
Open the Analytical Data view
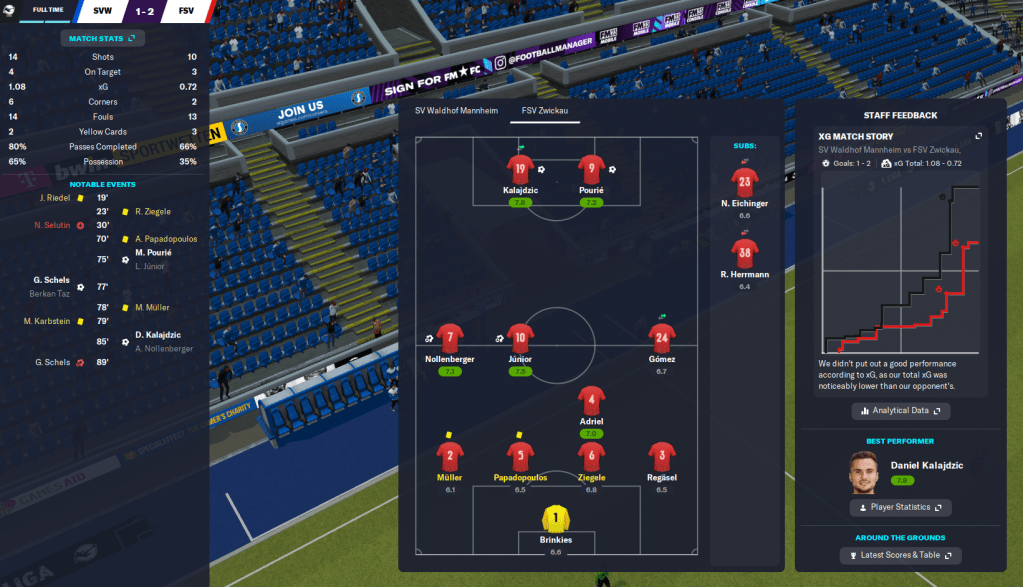pyautogui.click(x=900, y=410)
